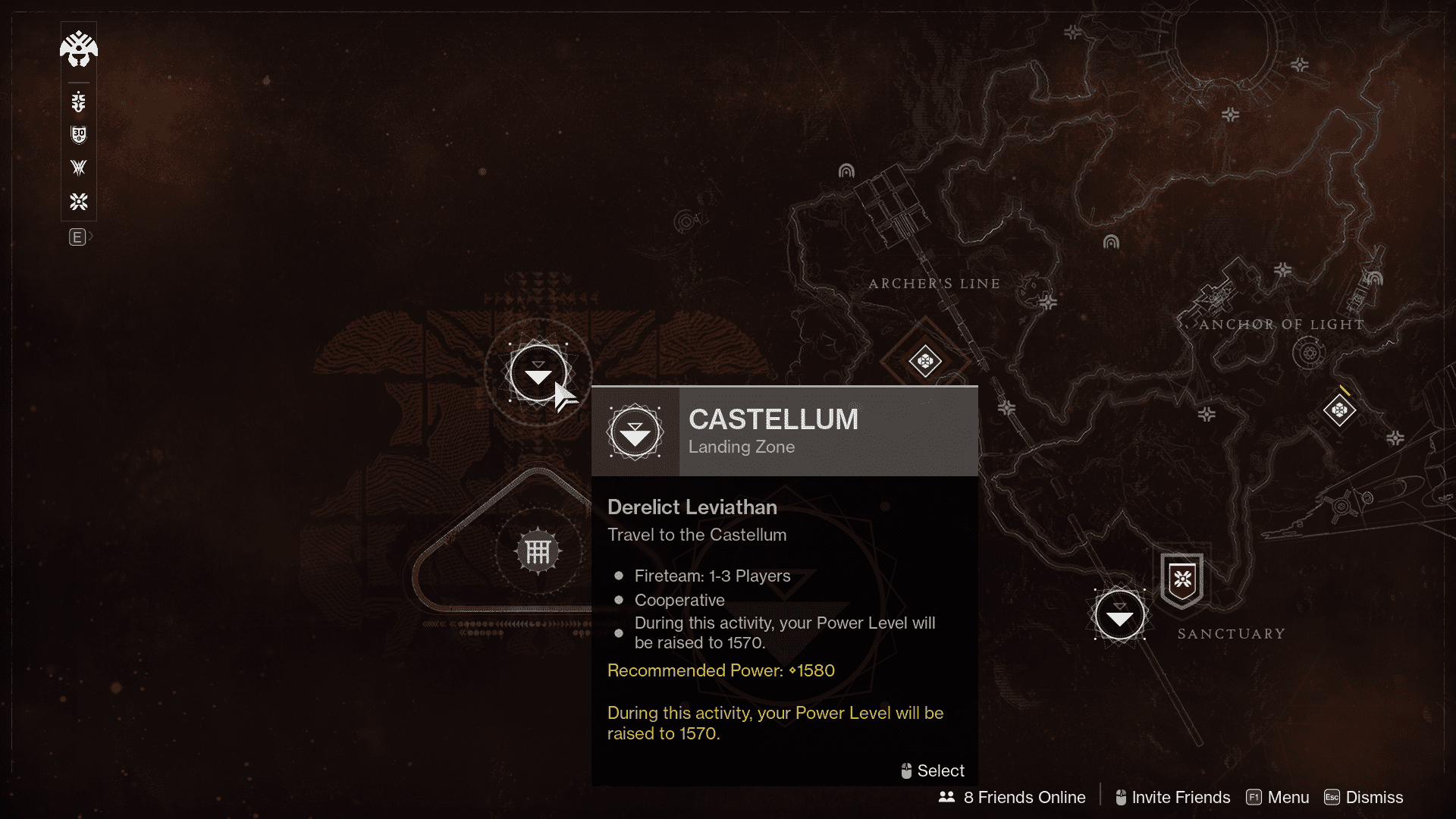Click the Bungie 30th Anniversary shield icon
Viewport: 1456px width, 819px height.
[x=79, y=135]
